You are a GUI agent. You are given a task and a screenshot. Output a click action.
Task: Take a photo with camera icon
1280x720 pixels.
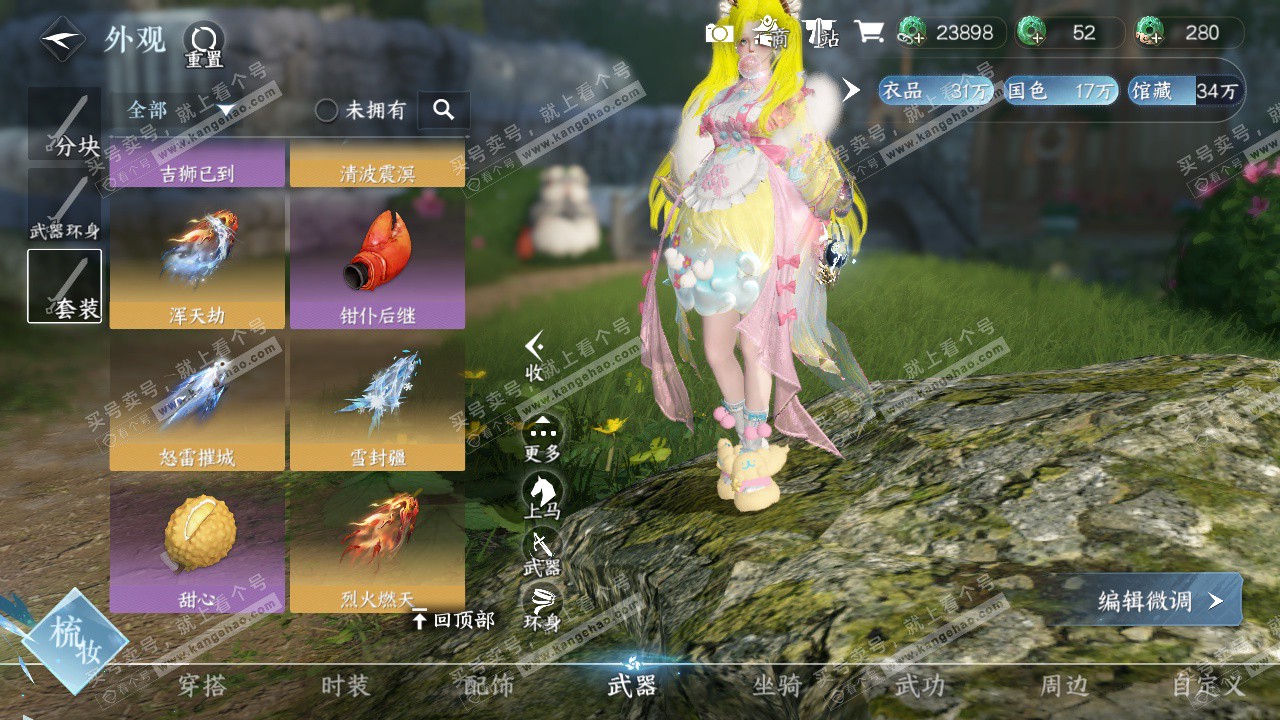[x=719, y=33]
